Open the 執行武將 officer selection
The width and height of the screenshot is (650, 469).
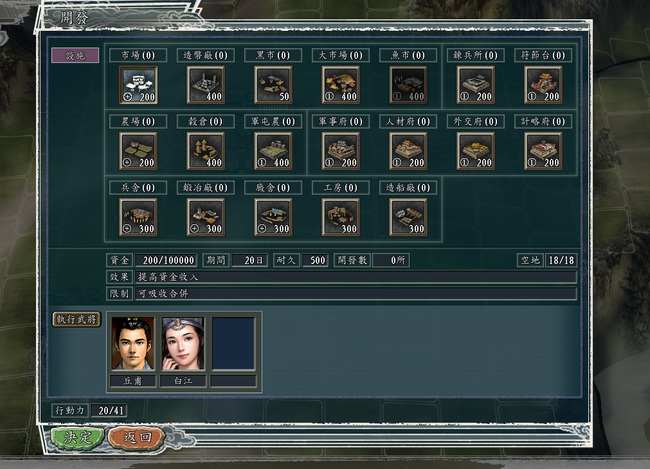click(x=76, y=319)
